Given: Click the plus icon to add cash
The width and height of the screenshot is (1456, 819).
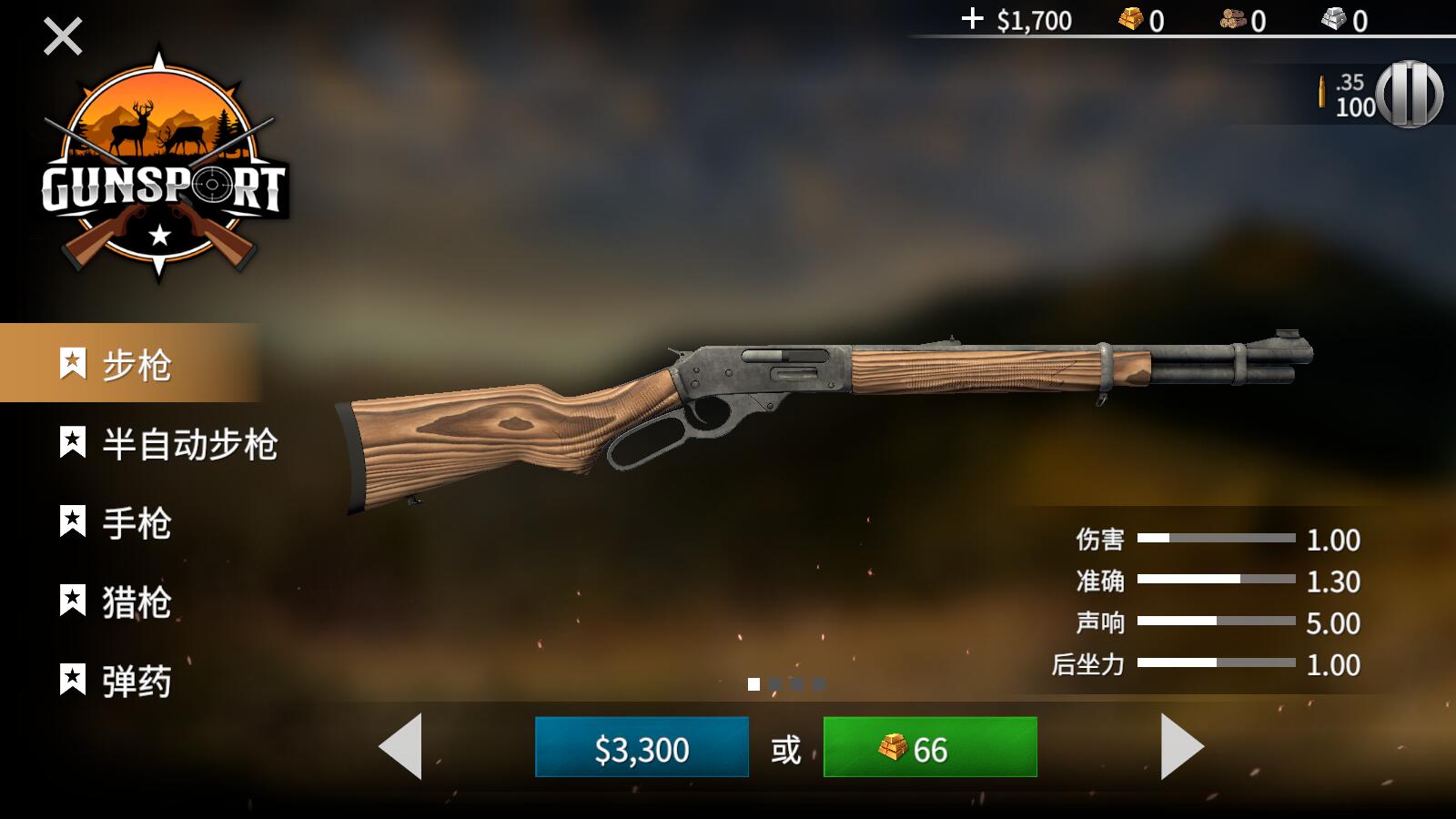Looking at the screenshot, I should [975, 20].
